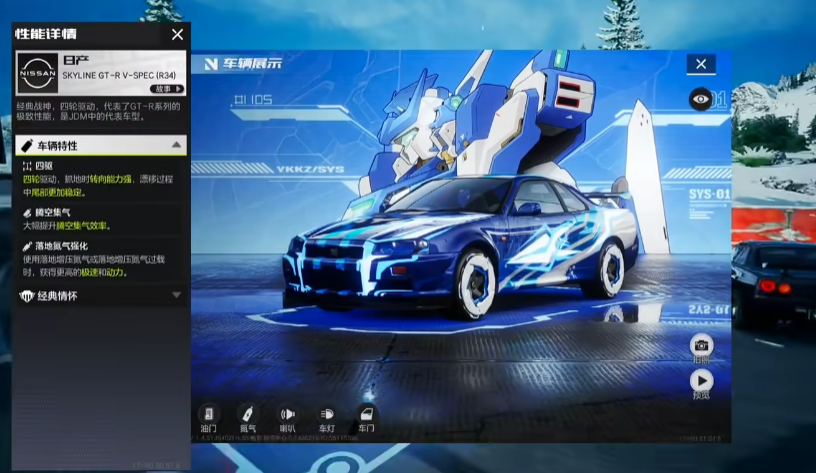Screen dimensions: 816x473
Task: Start the 预览 preview play button
Action: click(x=702, y=380)
